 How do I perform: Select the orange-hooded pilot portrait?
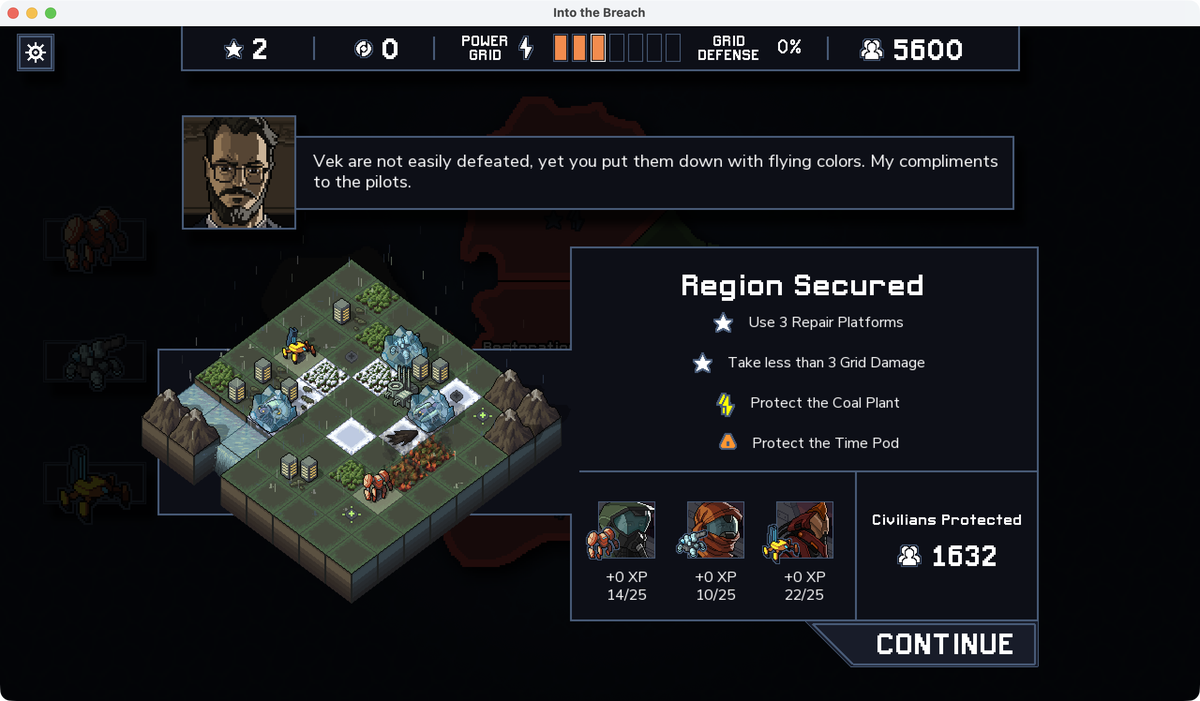pos(714,531)
